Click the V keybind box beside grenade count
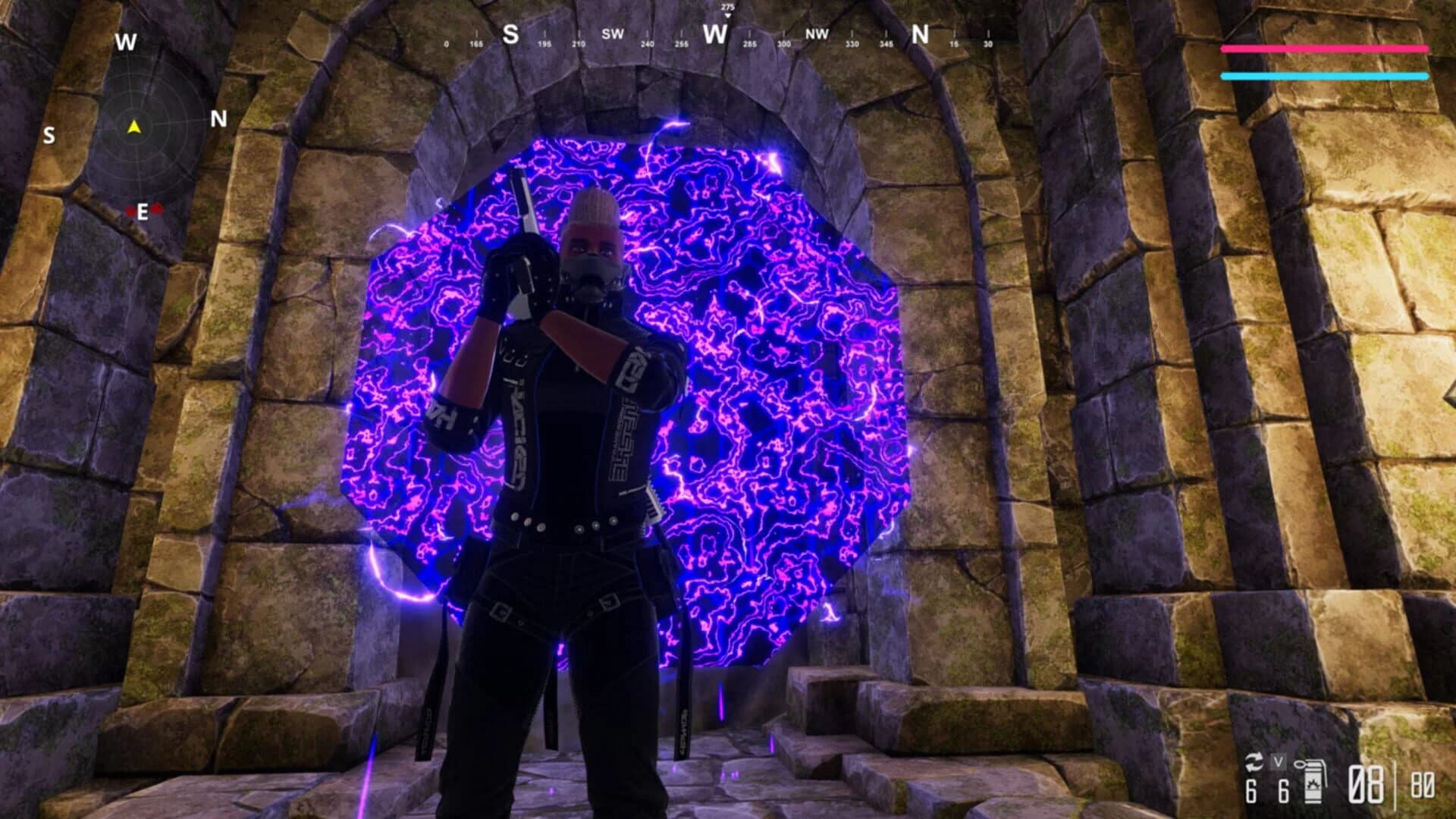The width and height of the screenshot is (1456, 819). coord(1278,761)
